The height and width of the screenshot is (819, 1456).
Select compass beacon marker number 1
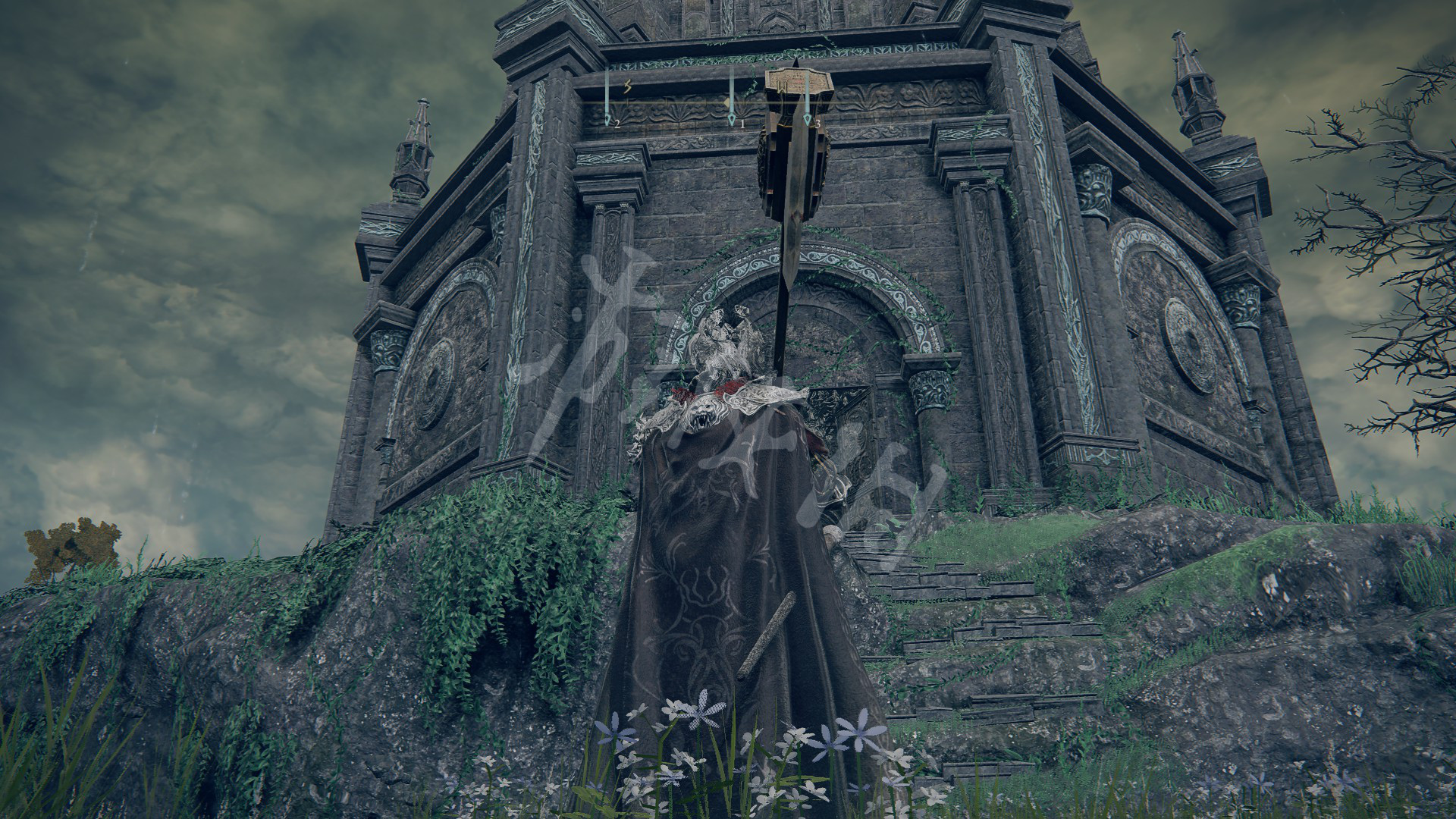(732, 119)
